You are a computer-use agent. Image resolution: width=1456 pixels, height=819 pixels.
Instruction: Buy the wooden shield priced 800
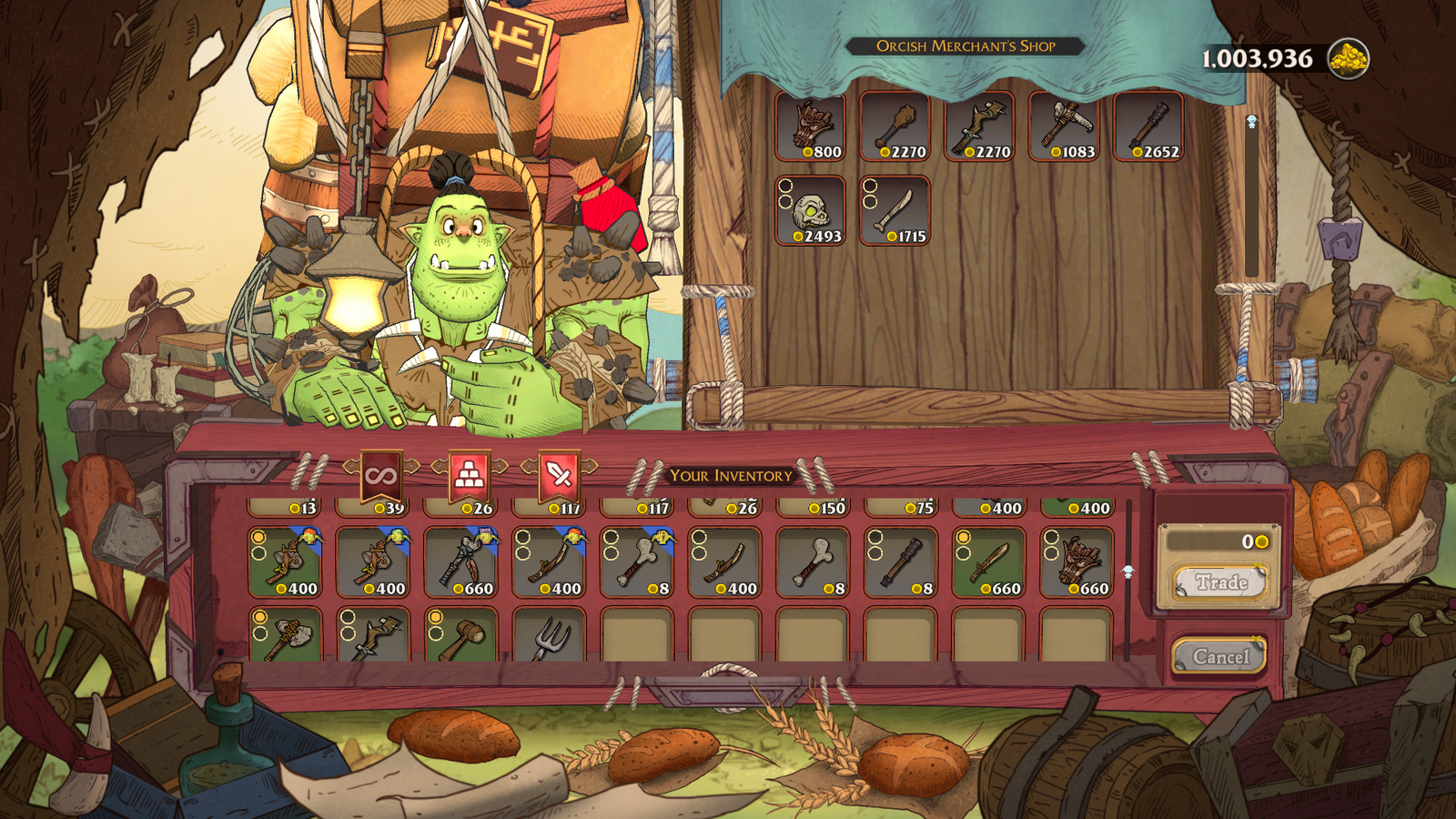click(811, 127)
